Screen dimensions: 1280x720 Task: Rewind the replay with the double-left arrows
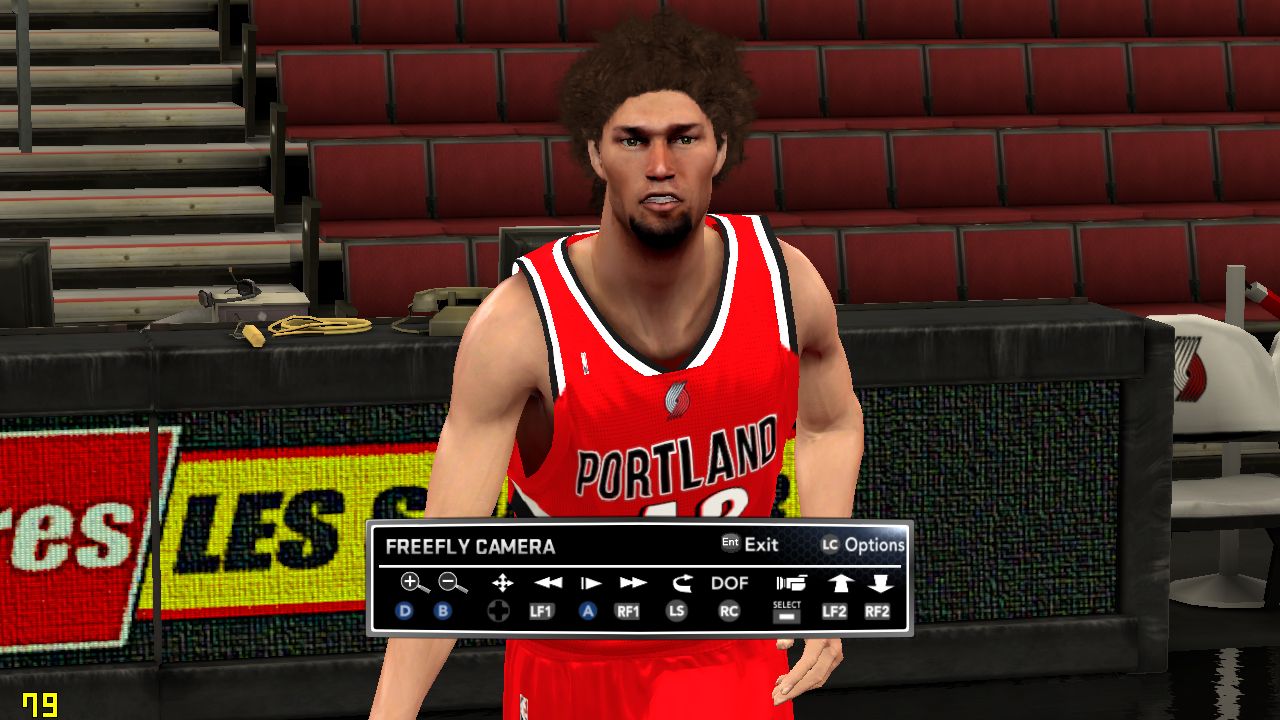click(547, 583)
